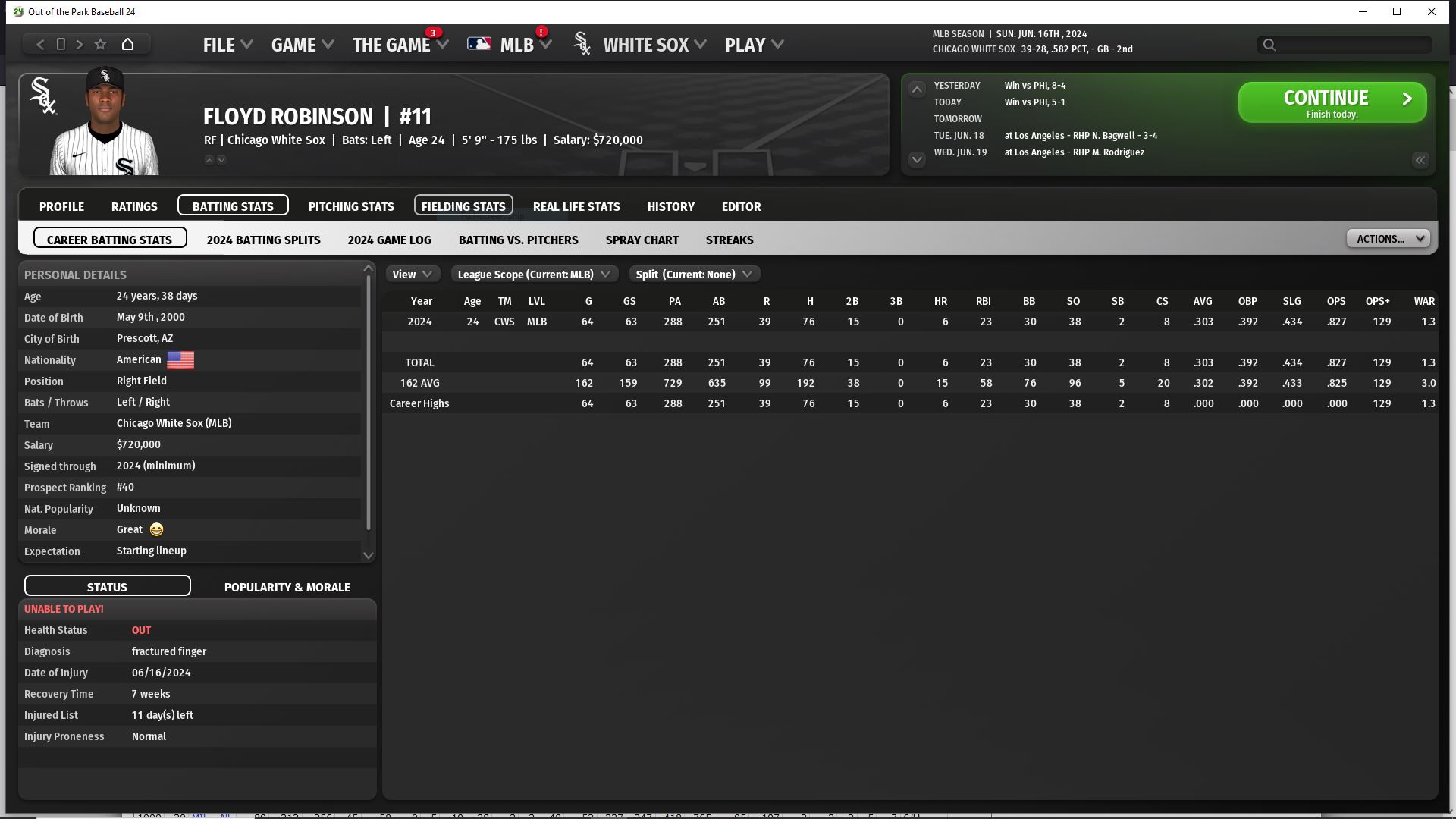Show the History tab

click(670, 206)
